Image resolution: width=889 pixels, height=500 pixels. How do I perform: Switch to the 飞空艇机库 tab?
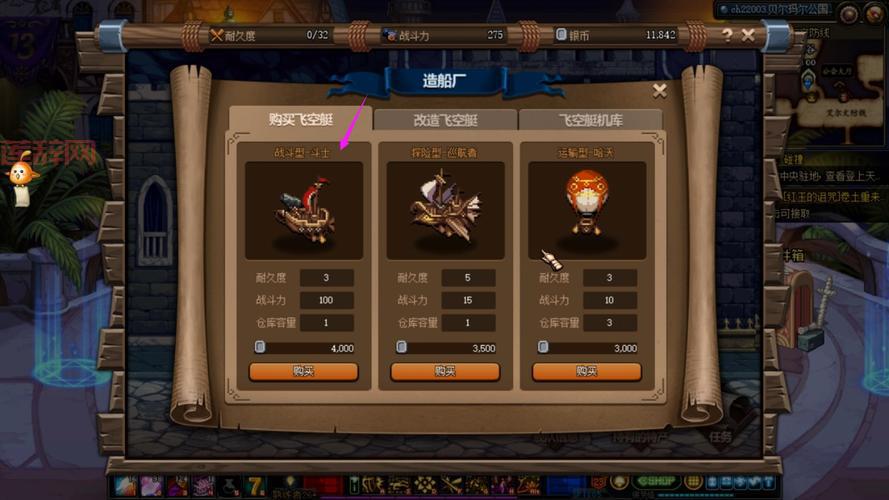[x=590, y=120]
